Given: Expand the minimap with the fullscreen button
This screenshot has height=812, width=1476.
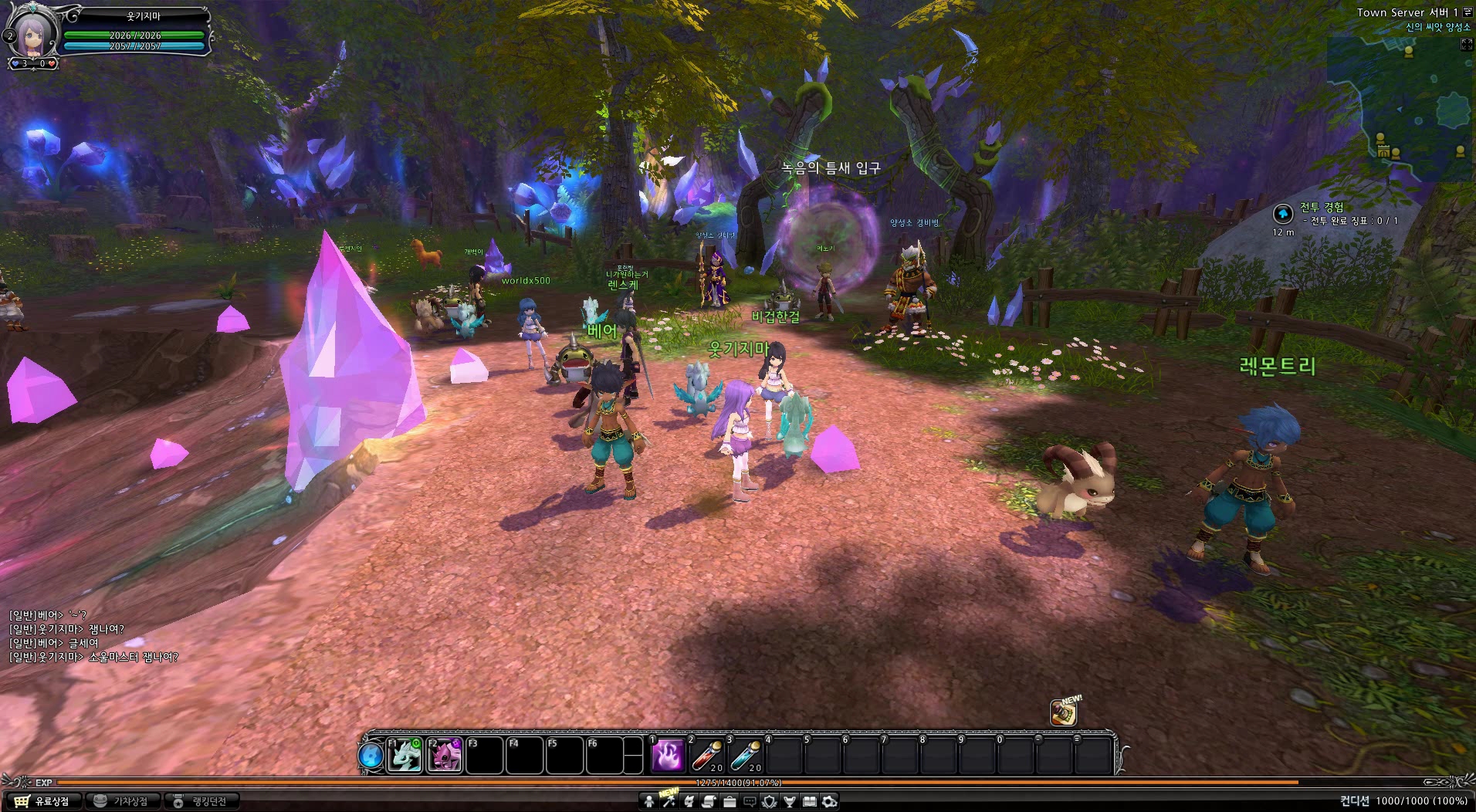Looking at the screenshot, I should (x=1467, y=45).
